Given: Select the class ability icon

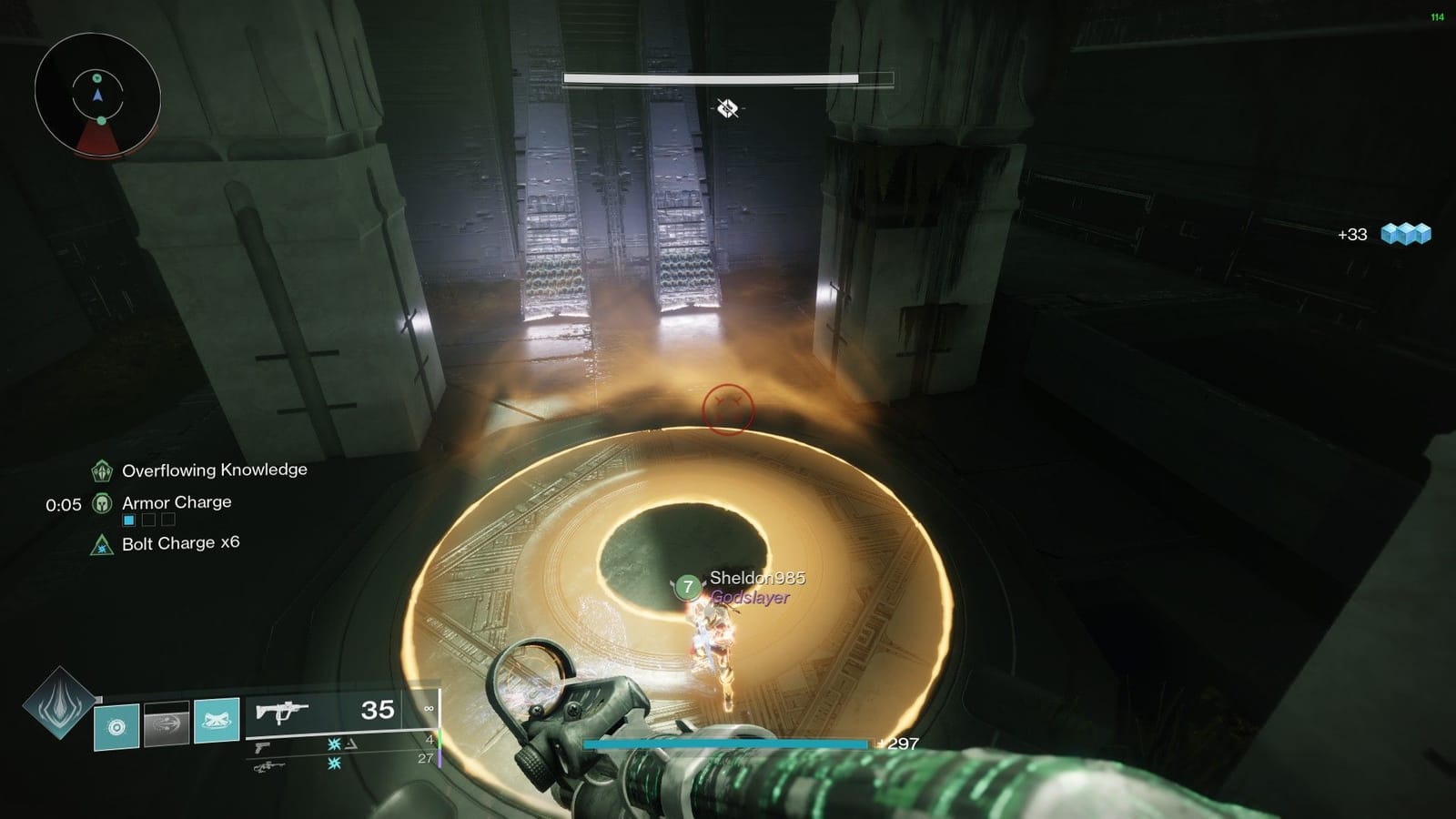Looking at the screenshot, I should [116, 725].
